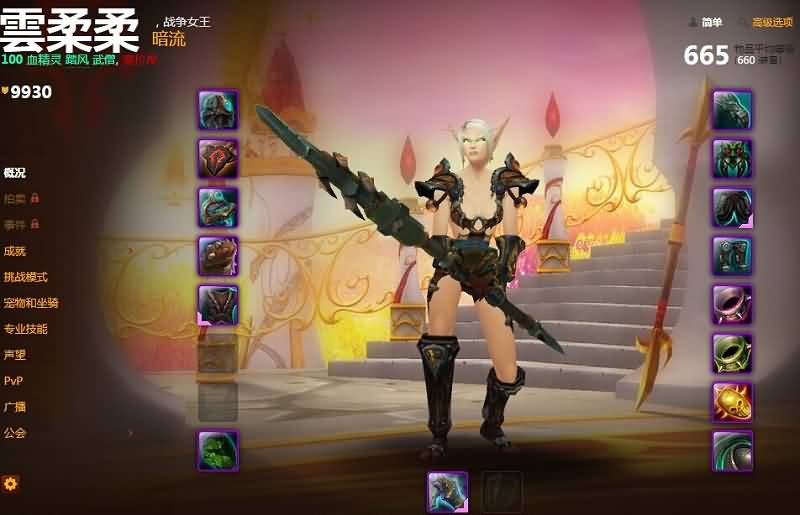Inspect the gloves equipment slot
The width and height of the screenshot is (800, 515).
click(732, 110)
